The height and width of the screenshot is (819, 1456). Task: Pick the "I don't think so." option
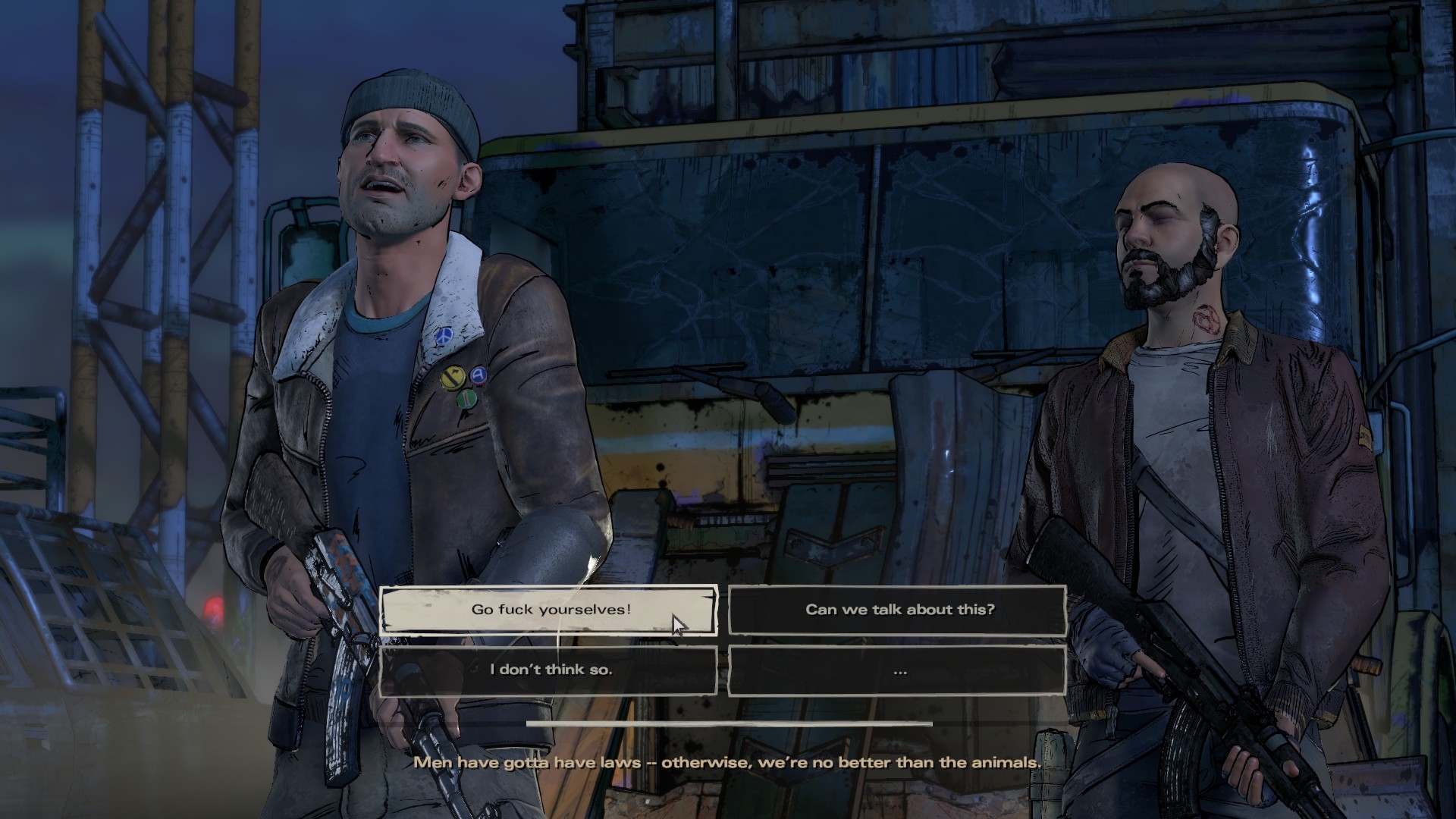[x=549, y=670]
